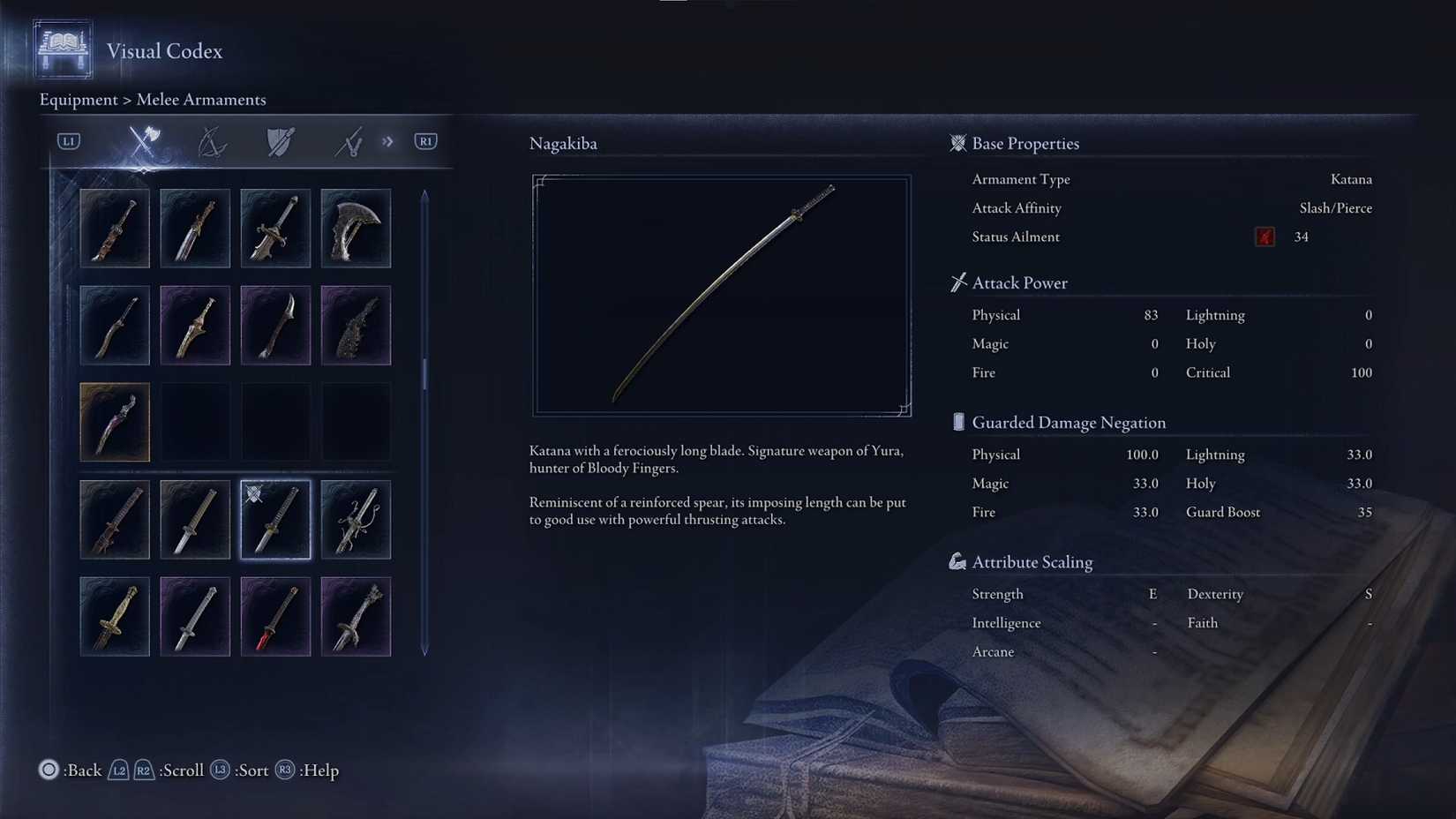Open the Sort options via L3 prompt
1456x819 pixels.
click(x=219, y=770)
